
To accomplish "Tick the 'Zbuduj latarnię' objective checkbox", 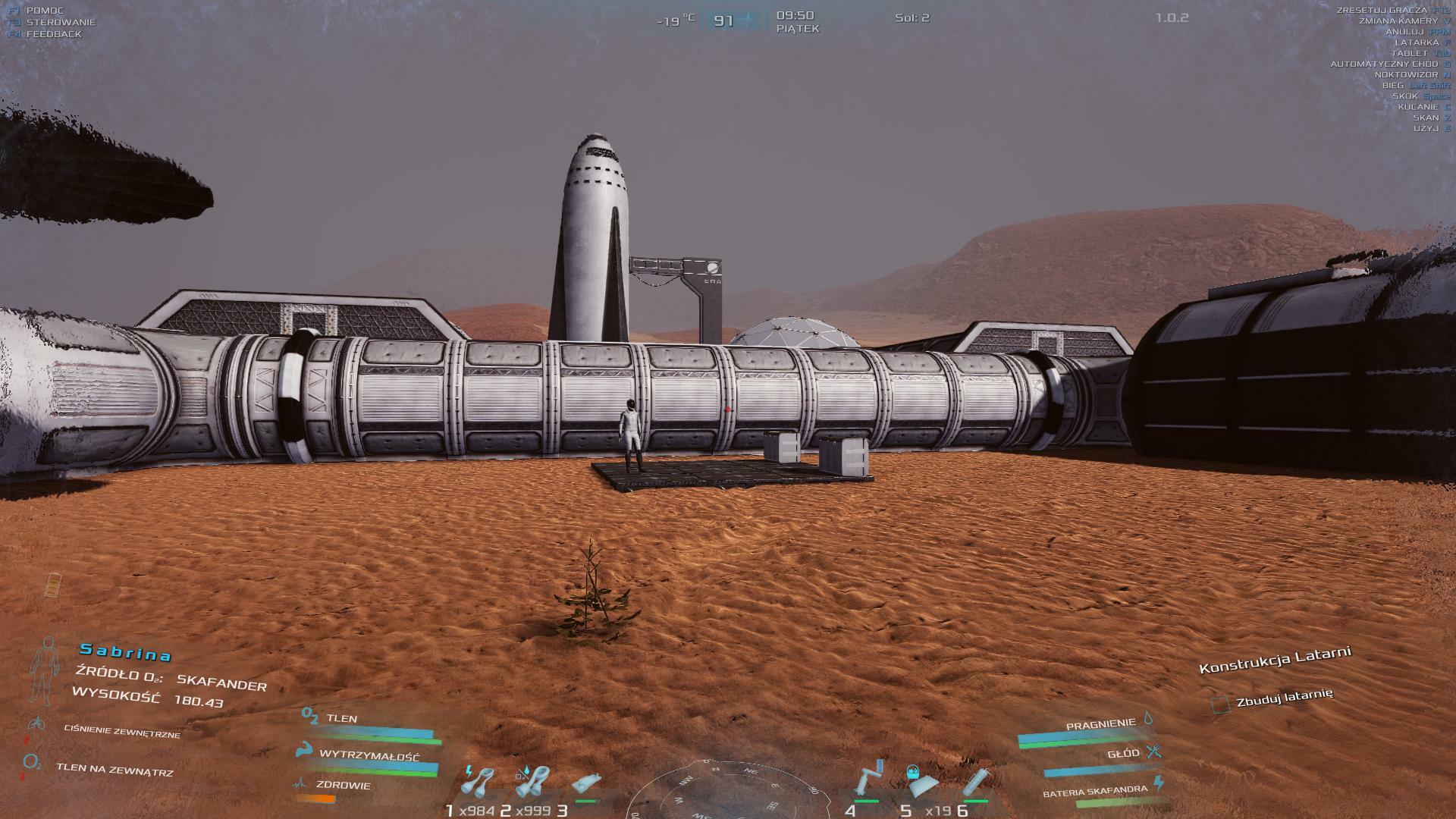I will [1220, 705].
